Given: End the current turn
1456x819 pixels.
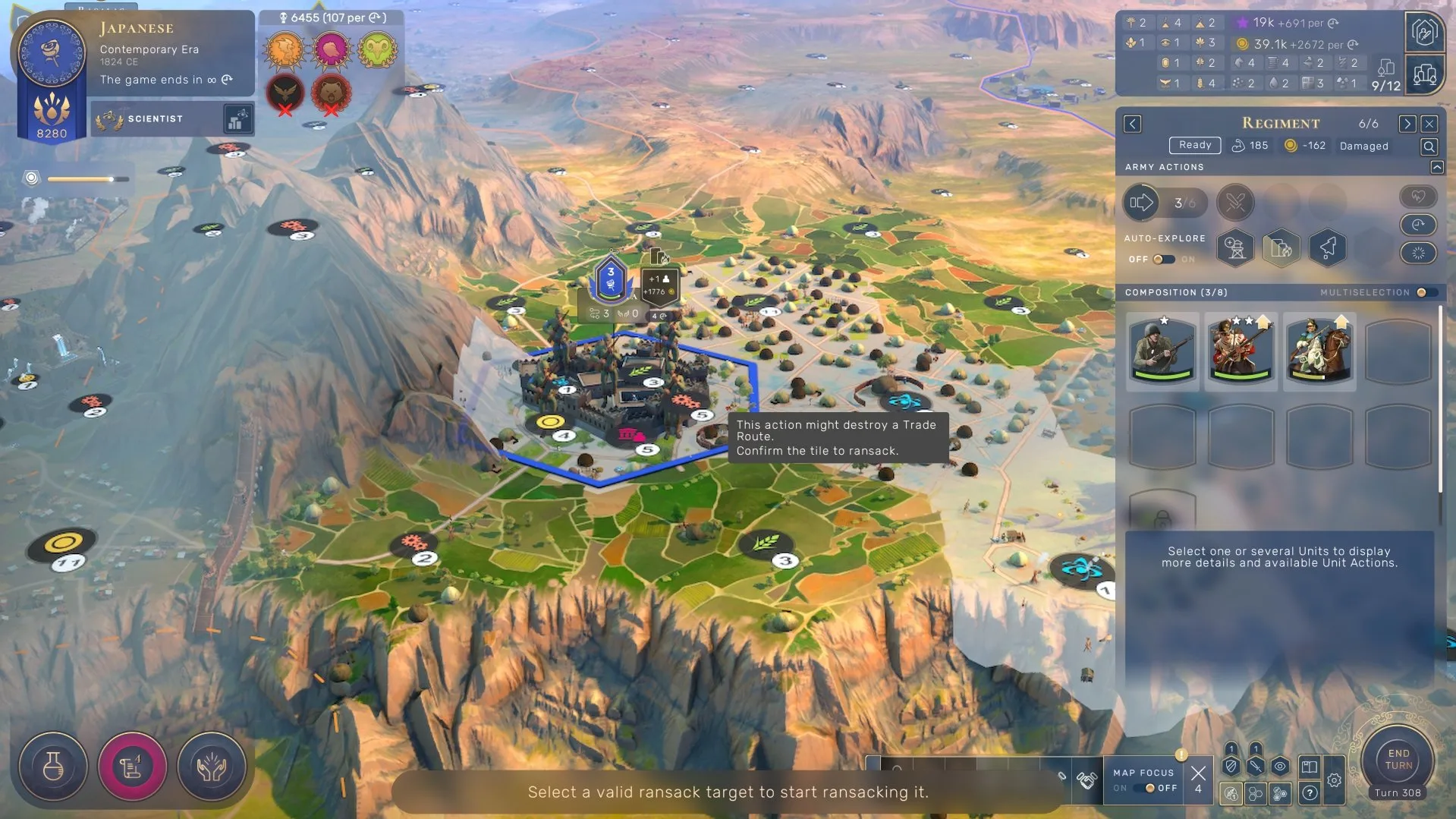Looking at the screenshot, I should pyautogui.click(x=1398, y=760).
